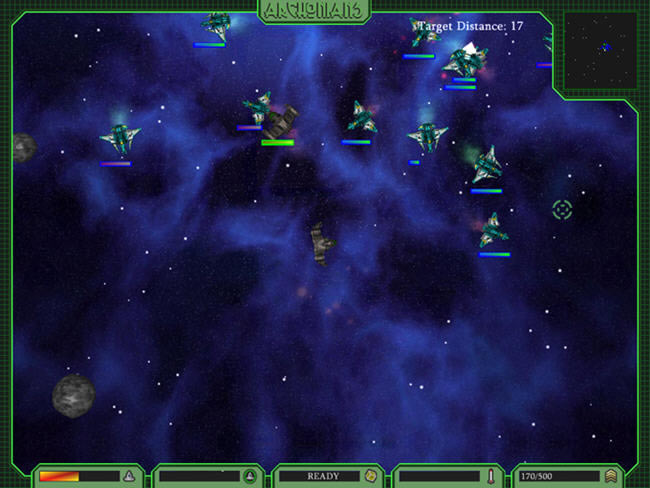Click the triangle icon beside the orange hull bar
The width and height of the screenshot is (650, 488).
128,476
